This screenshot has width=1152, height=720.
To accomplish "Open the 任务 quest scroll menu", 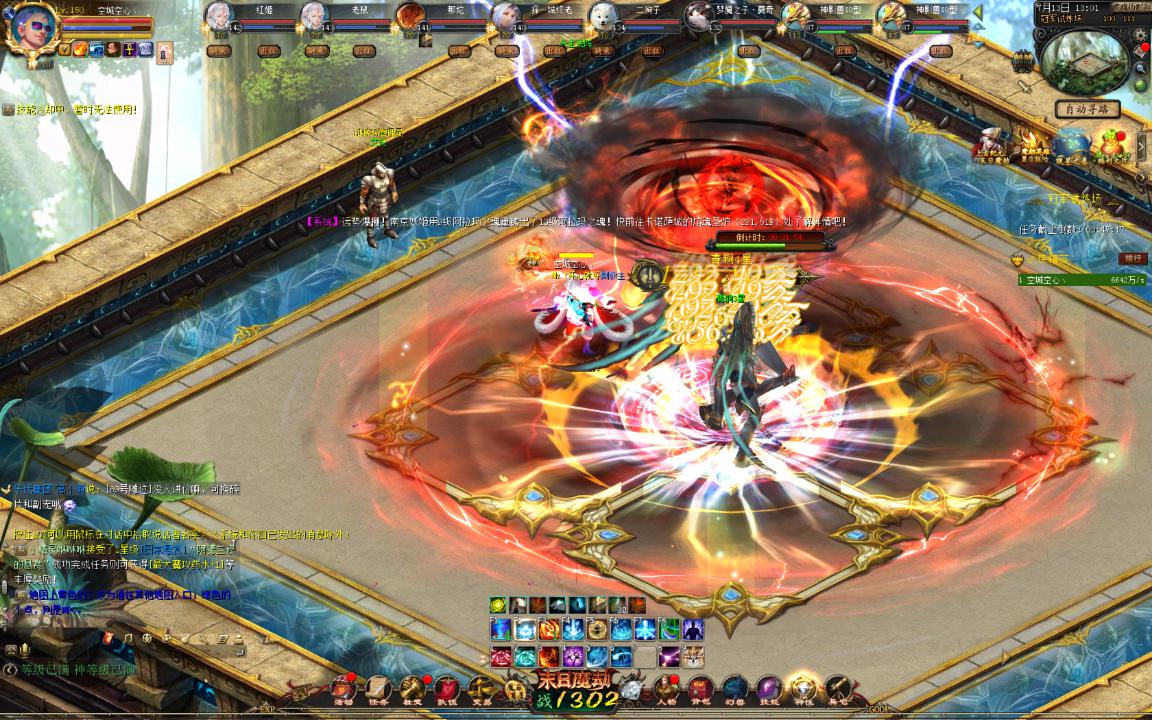I will (x=379, y=689).
